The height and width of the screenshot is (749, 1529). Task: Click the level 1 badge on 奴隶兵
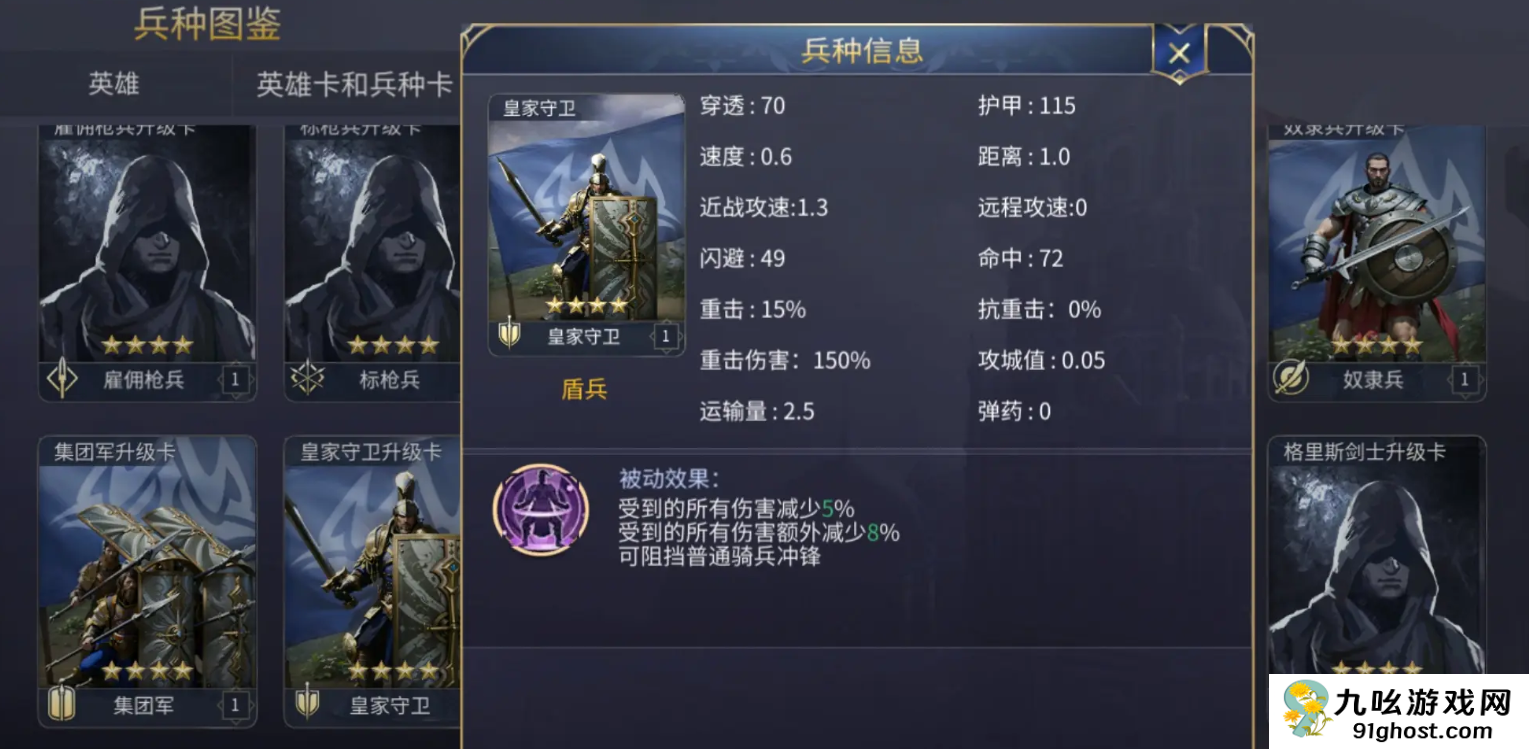1463,378
